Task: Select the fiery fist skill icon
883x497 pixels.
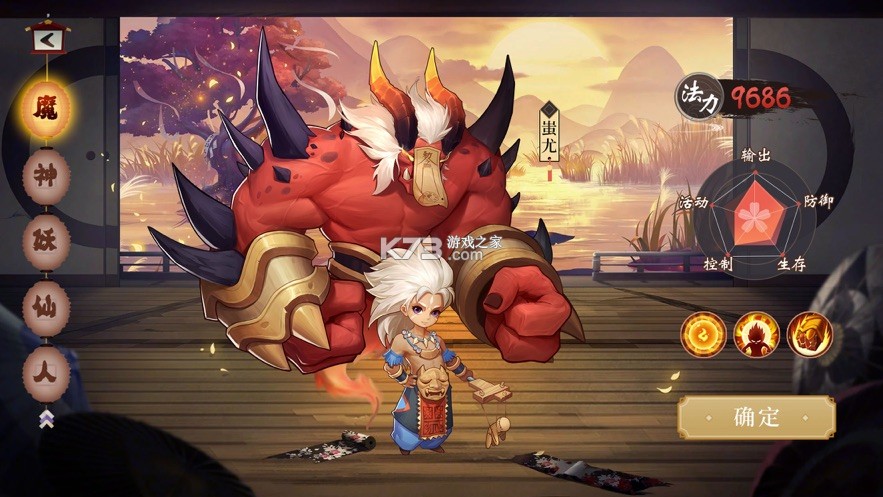Action: tap(809, 335)
